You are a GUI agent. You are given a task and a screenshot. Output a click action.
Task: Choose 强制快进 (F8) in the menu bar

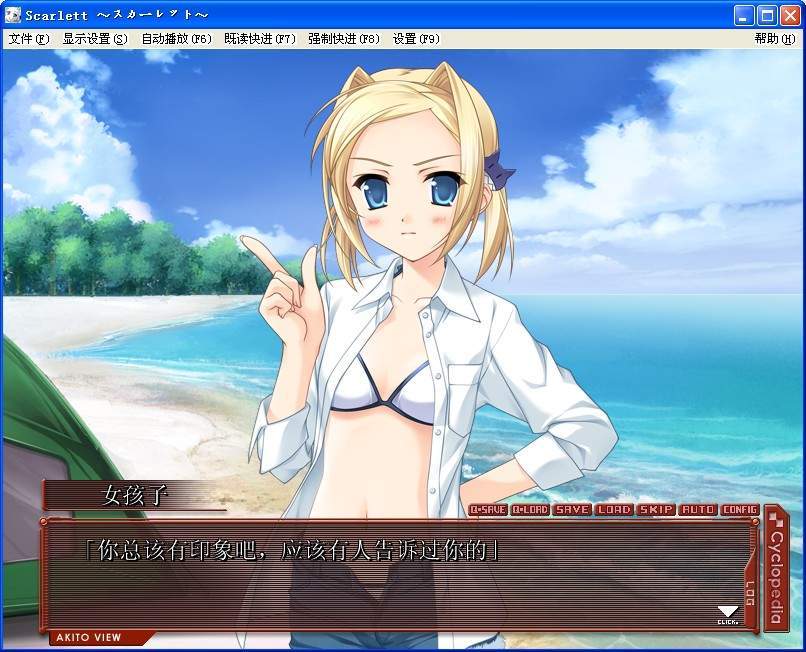344,39
